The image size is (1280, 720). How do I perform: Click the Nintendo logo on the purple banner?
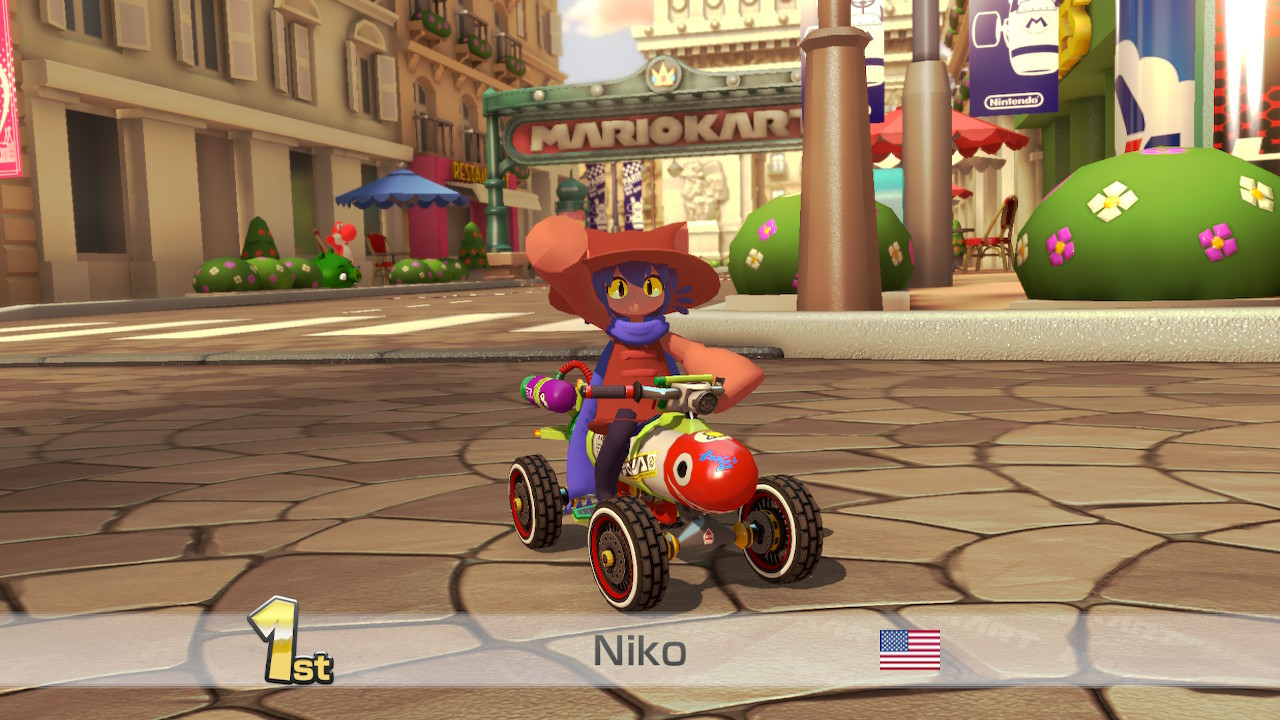tap(1013, 99)
